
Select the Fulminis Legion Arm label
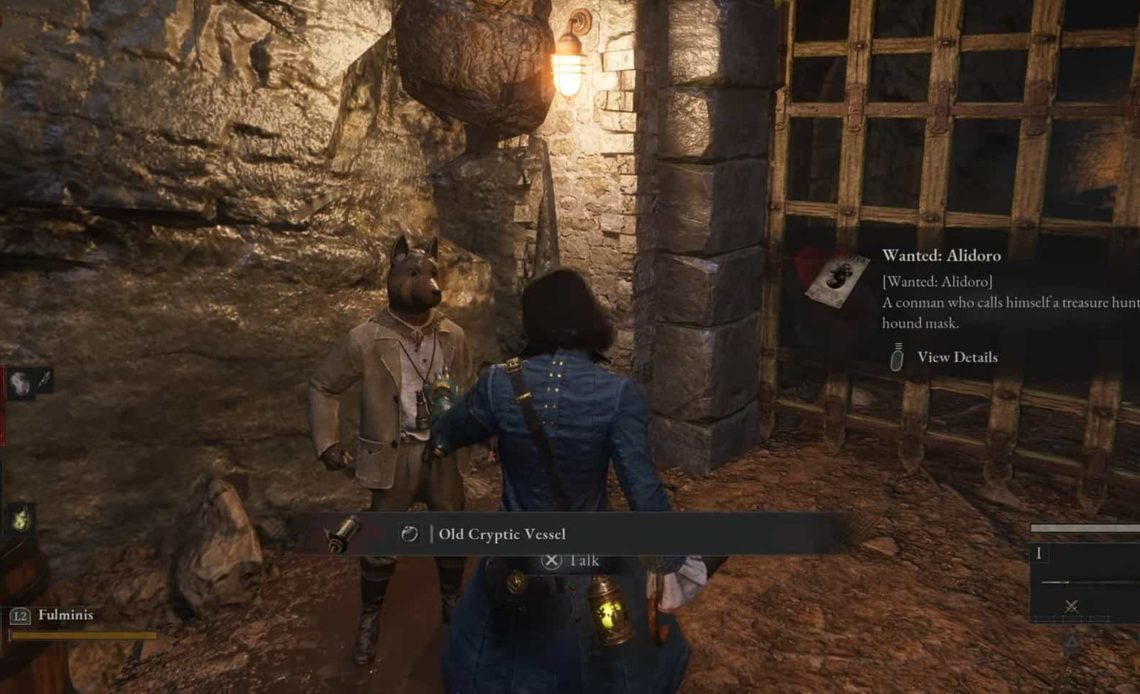[65, 615]
